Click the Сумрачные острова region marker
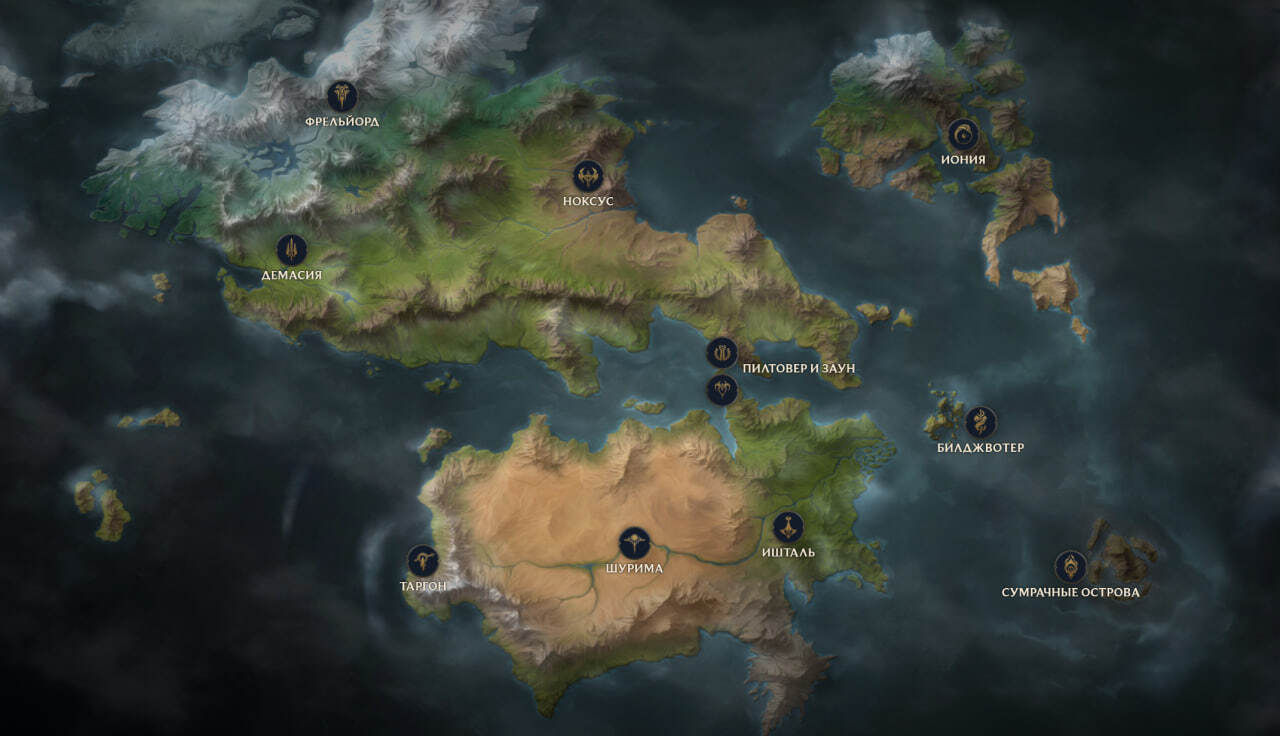 (x=1070, y=566)
